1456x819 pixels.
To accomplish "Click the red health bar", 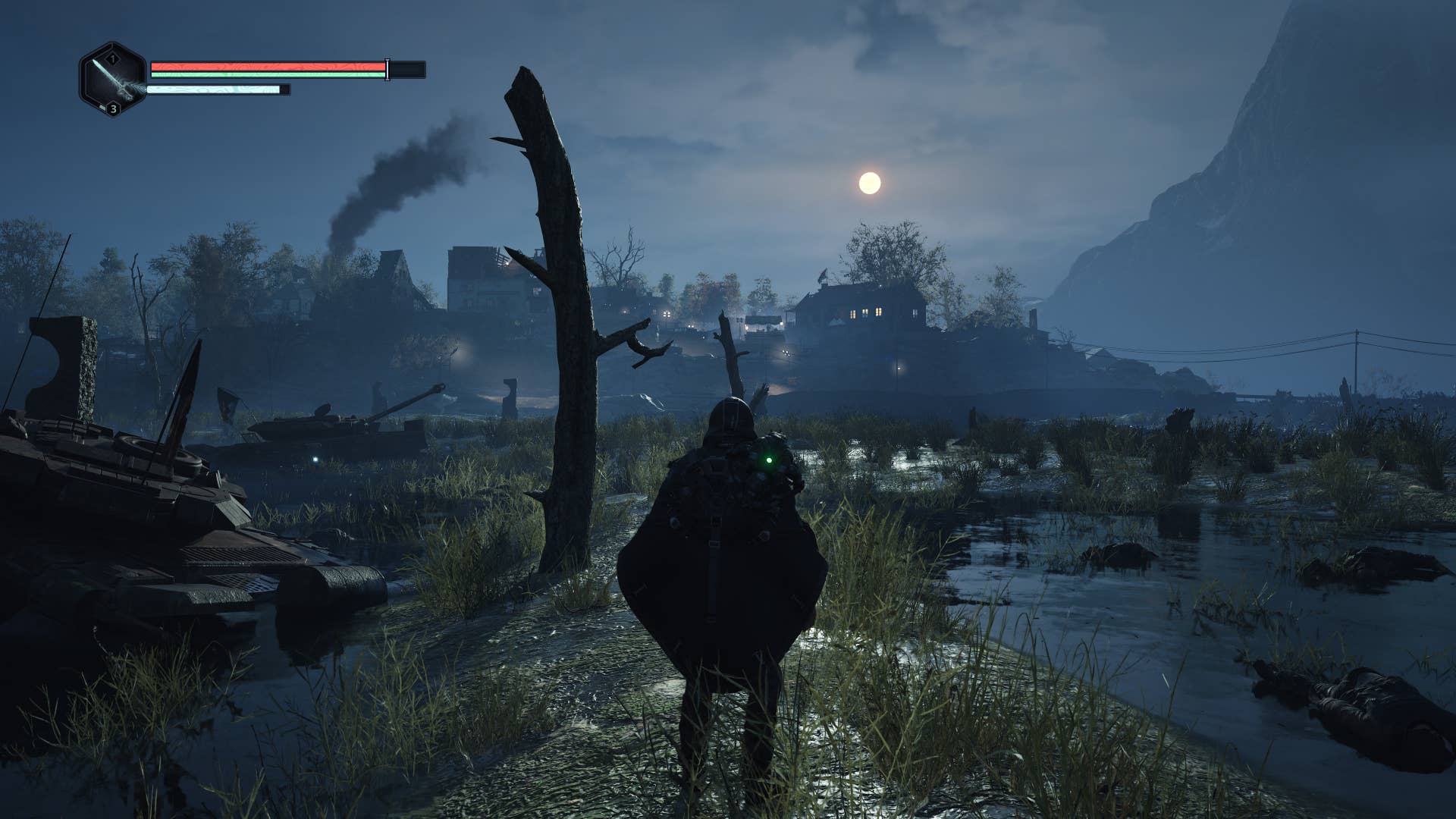I will pos(265,66).
